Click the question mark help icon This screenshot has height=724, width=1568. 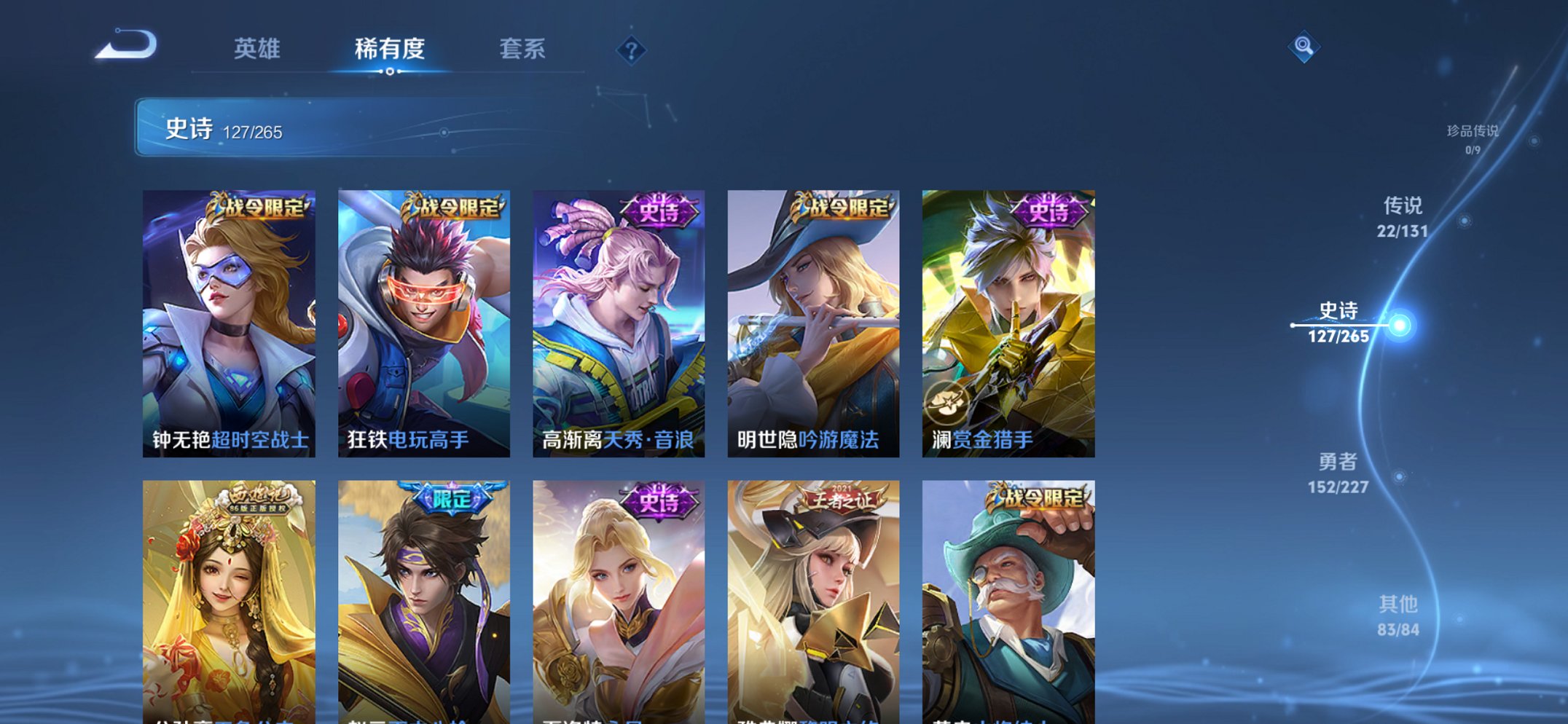631,49
